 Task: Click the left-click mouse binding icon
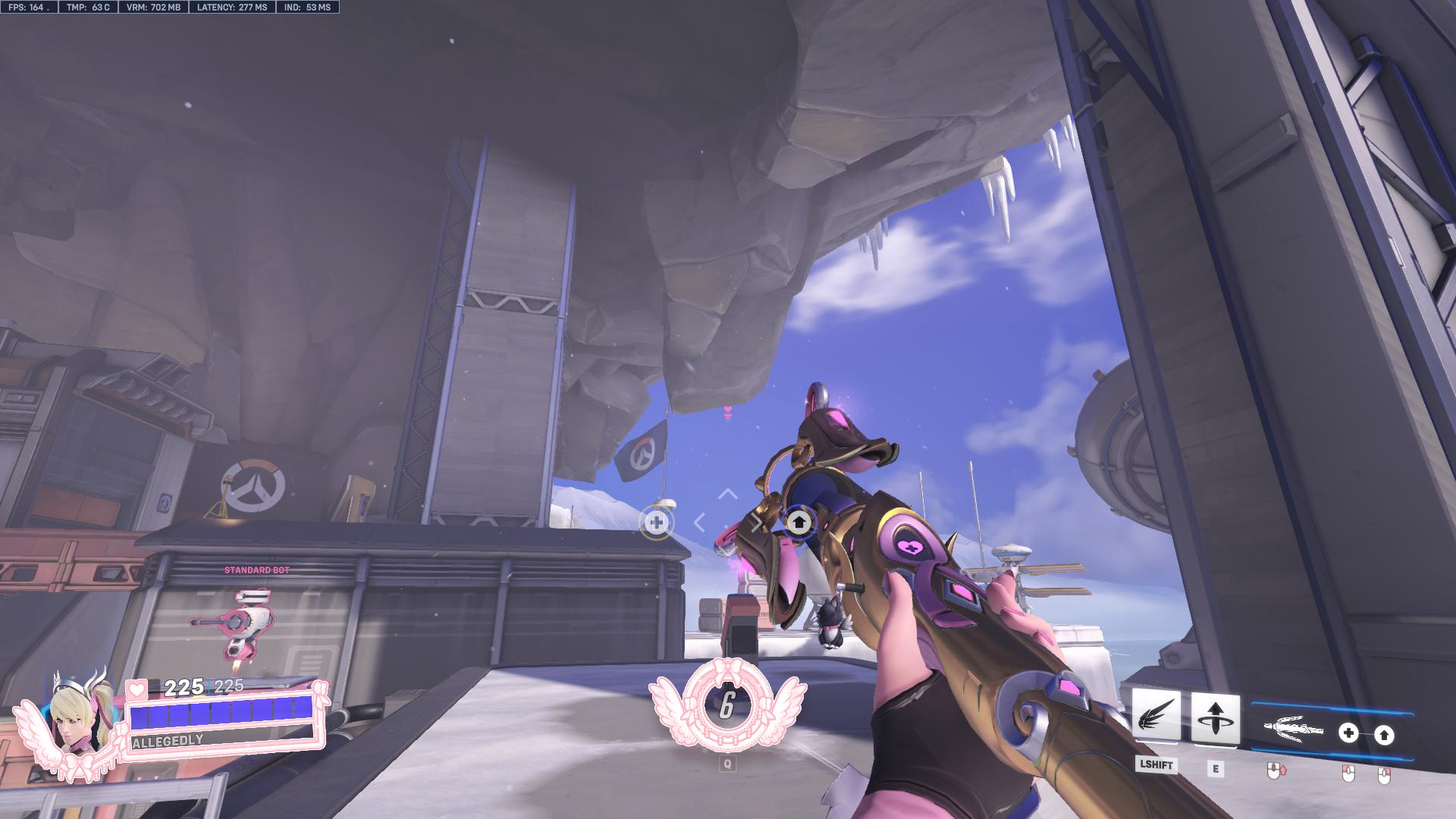click(1348, 773)
